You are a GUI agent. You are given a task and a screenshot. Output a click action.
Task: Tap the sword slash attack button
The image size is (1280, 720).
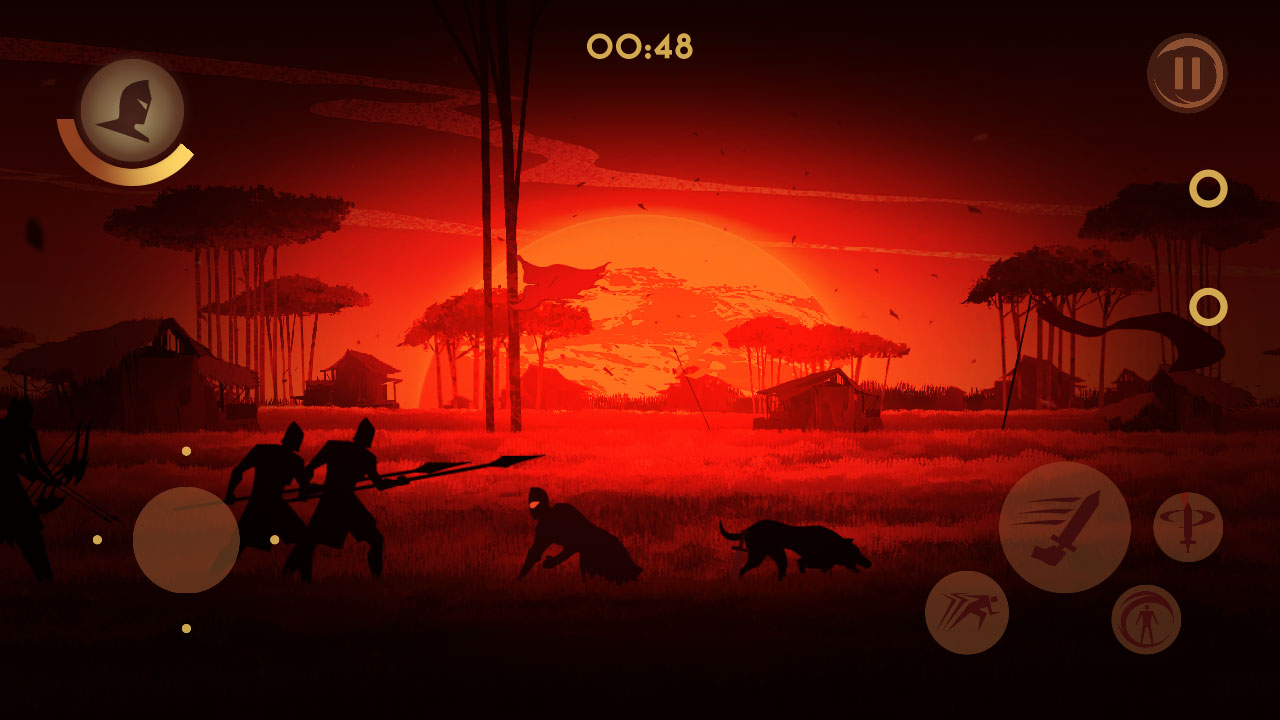1064,527
